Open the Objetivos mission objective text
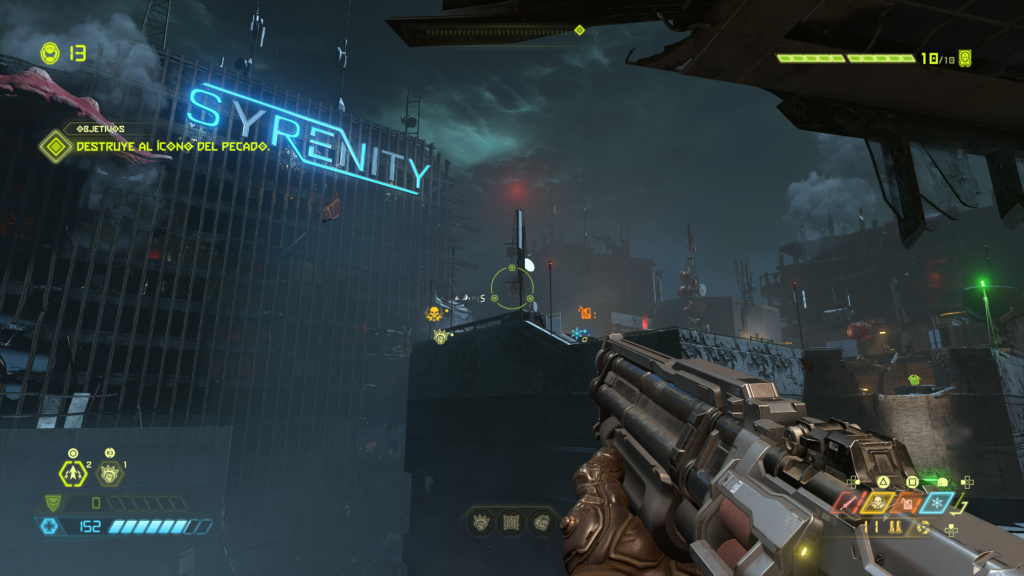1024x576 pixels. coord(172,148)
